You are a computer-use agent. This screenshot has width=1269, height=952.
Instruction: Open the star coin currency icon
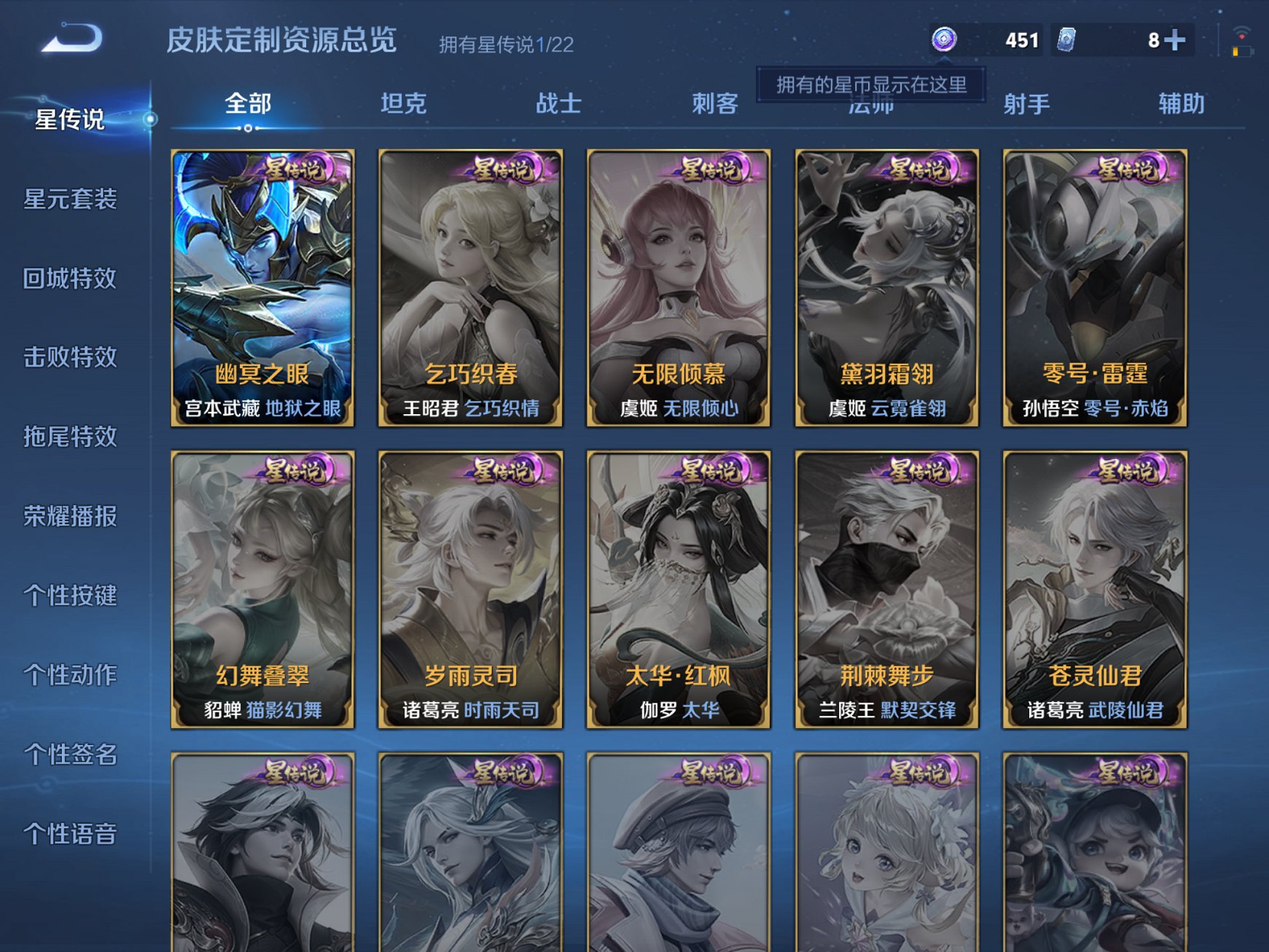944,42
